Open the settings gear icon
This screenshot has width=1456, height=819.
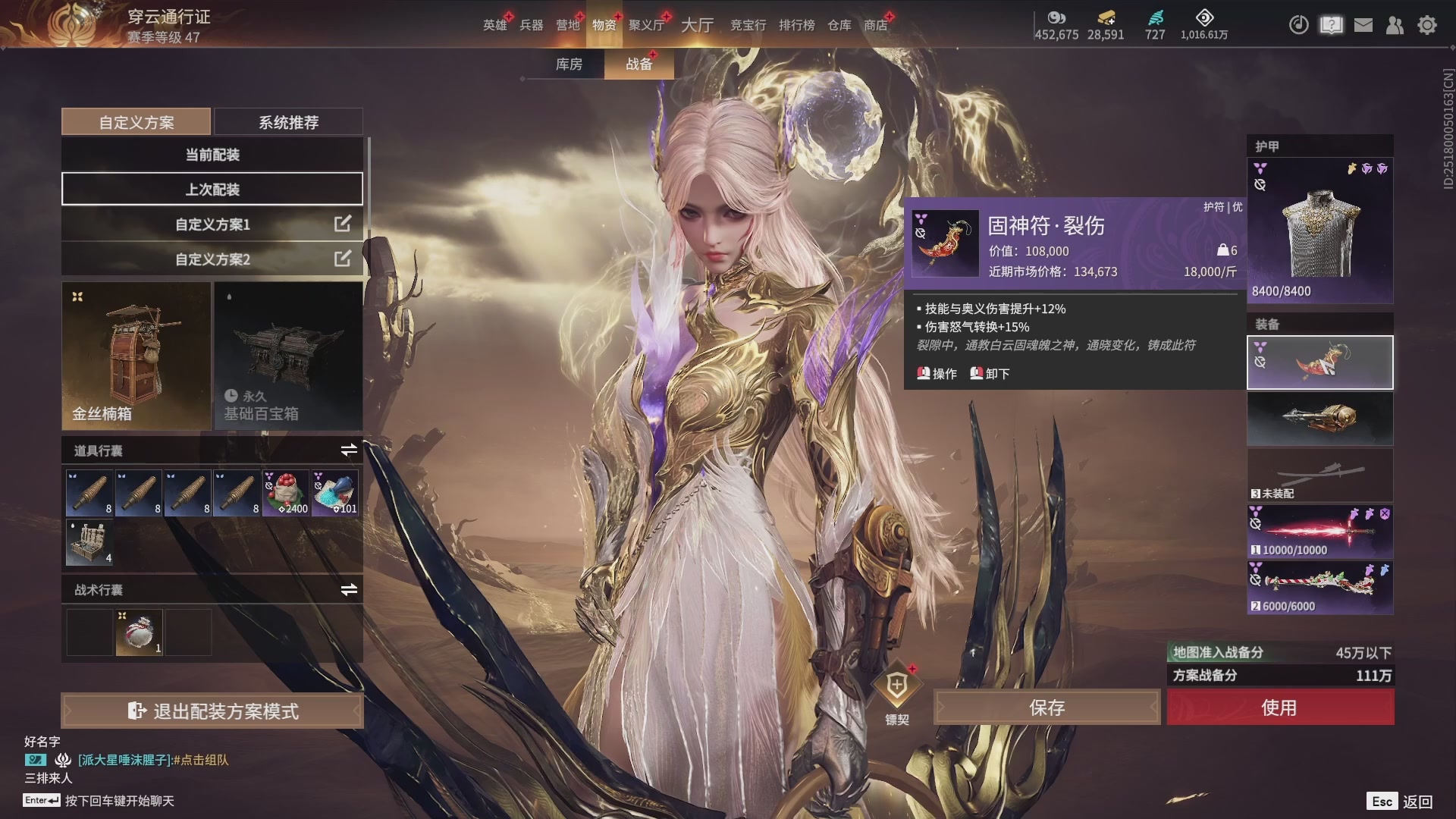1427,25
